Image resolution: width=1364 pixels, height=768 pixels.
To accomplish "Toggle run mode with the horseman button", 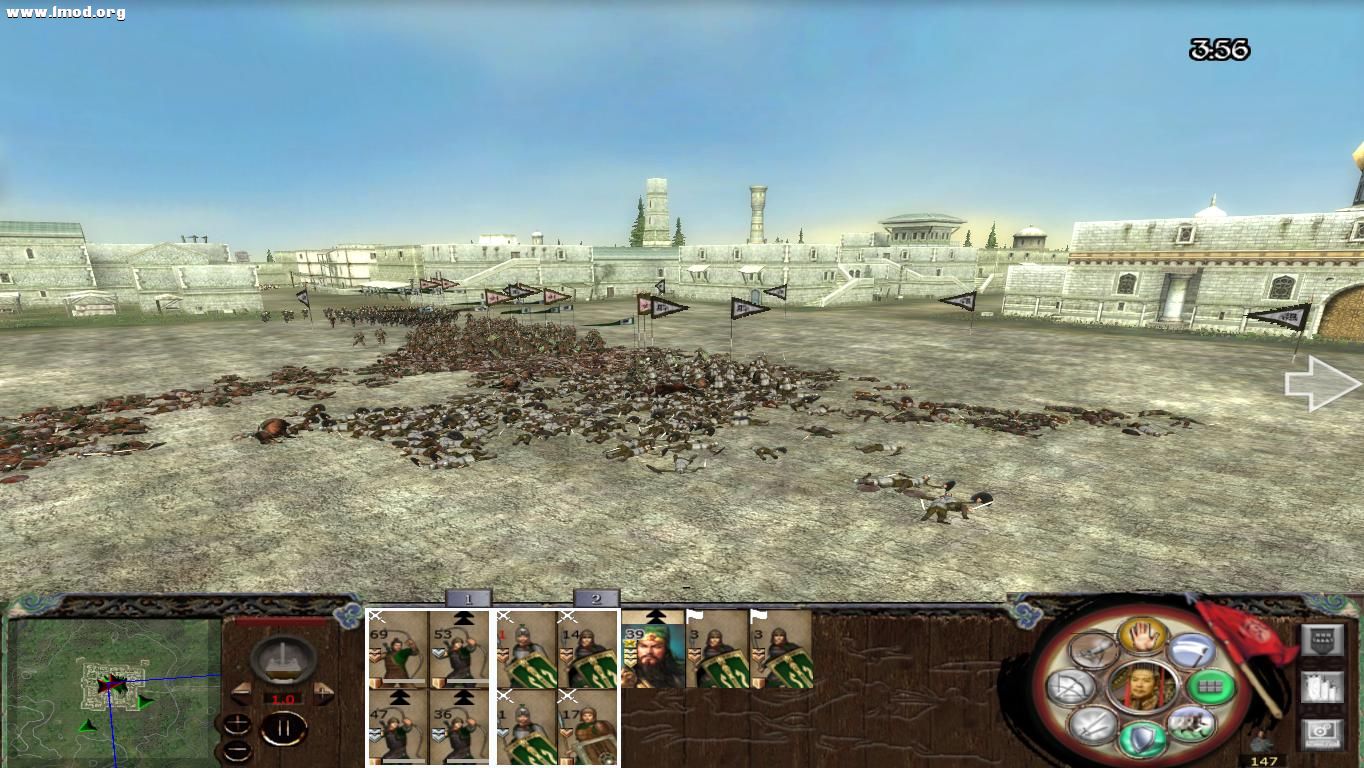I will click(1189, 724).
